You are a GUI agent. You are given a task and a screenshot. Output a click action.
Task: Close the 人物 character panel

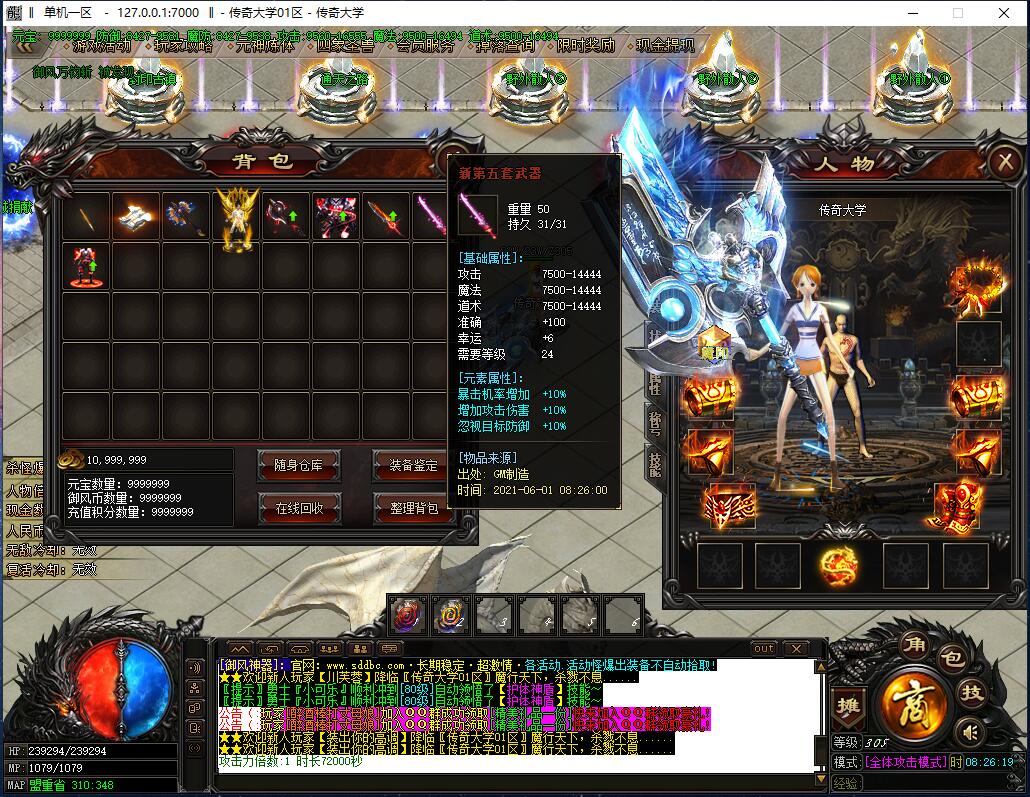(1003, 162)
